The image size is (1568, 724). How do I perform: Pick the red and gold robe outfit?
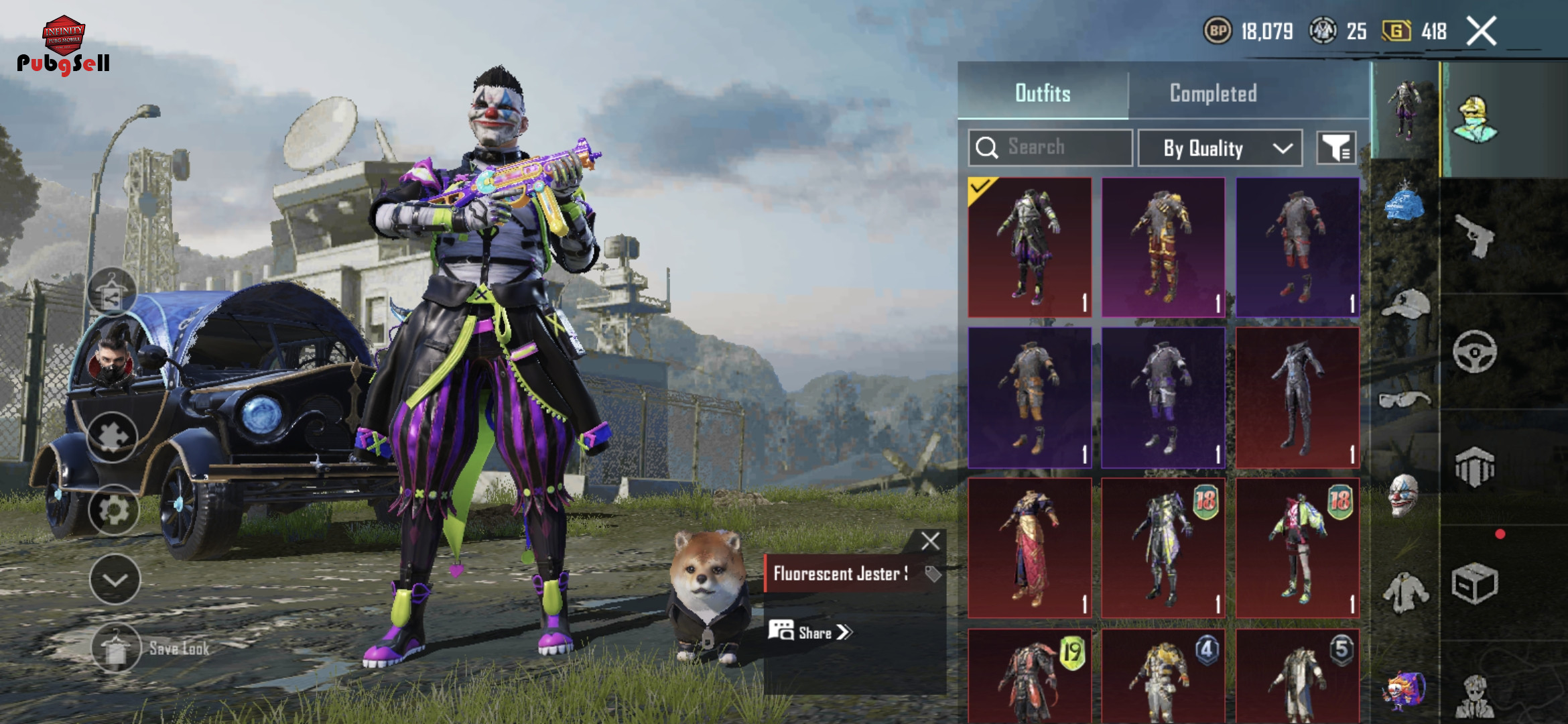click(1030, 547)
